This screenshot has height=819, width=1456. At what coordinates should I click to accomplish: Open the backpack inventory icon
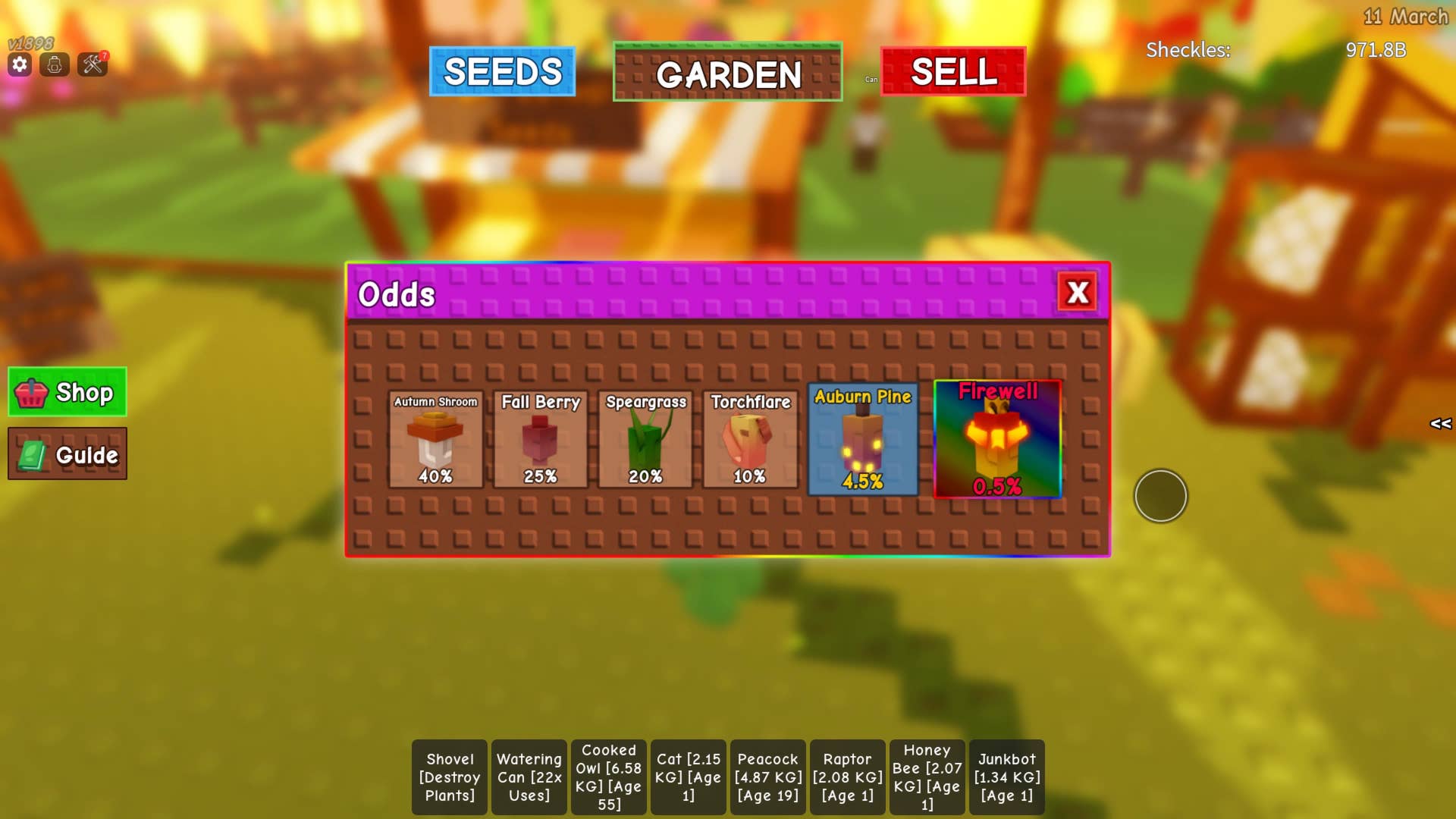point(55,64)
